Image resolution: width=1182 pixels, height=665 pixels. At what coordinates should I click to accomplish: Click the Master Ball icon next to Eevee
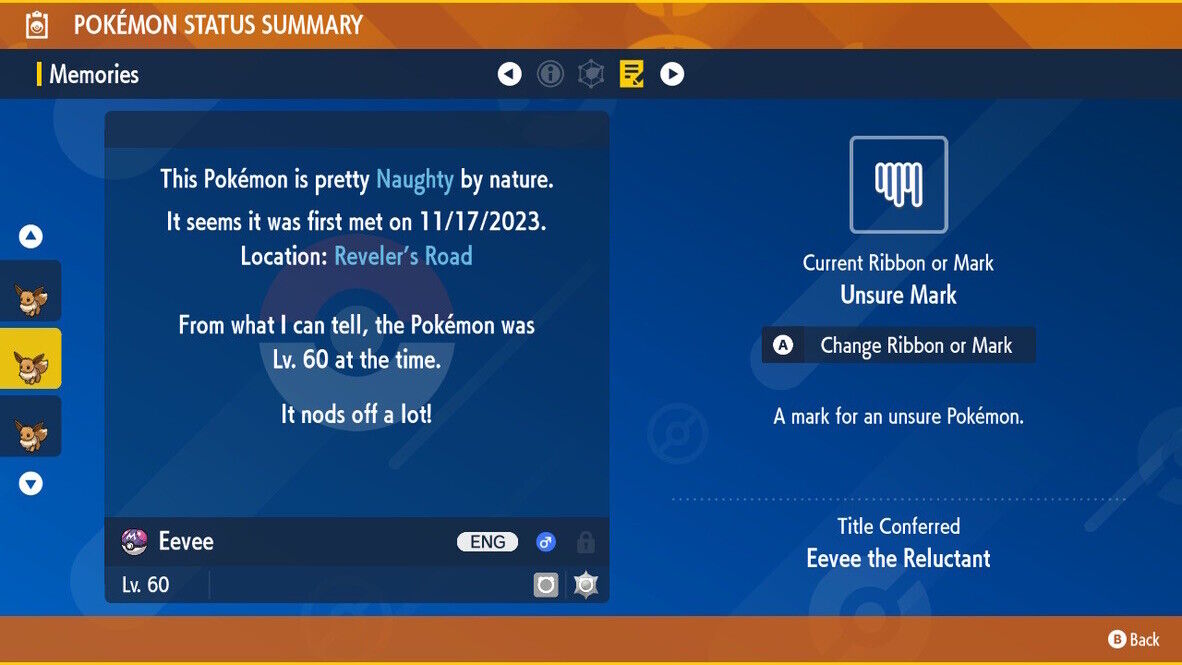[134, 542]
